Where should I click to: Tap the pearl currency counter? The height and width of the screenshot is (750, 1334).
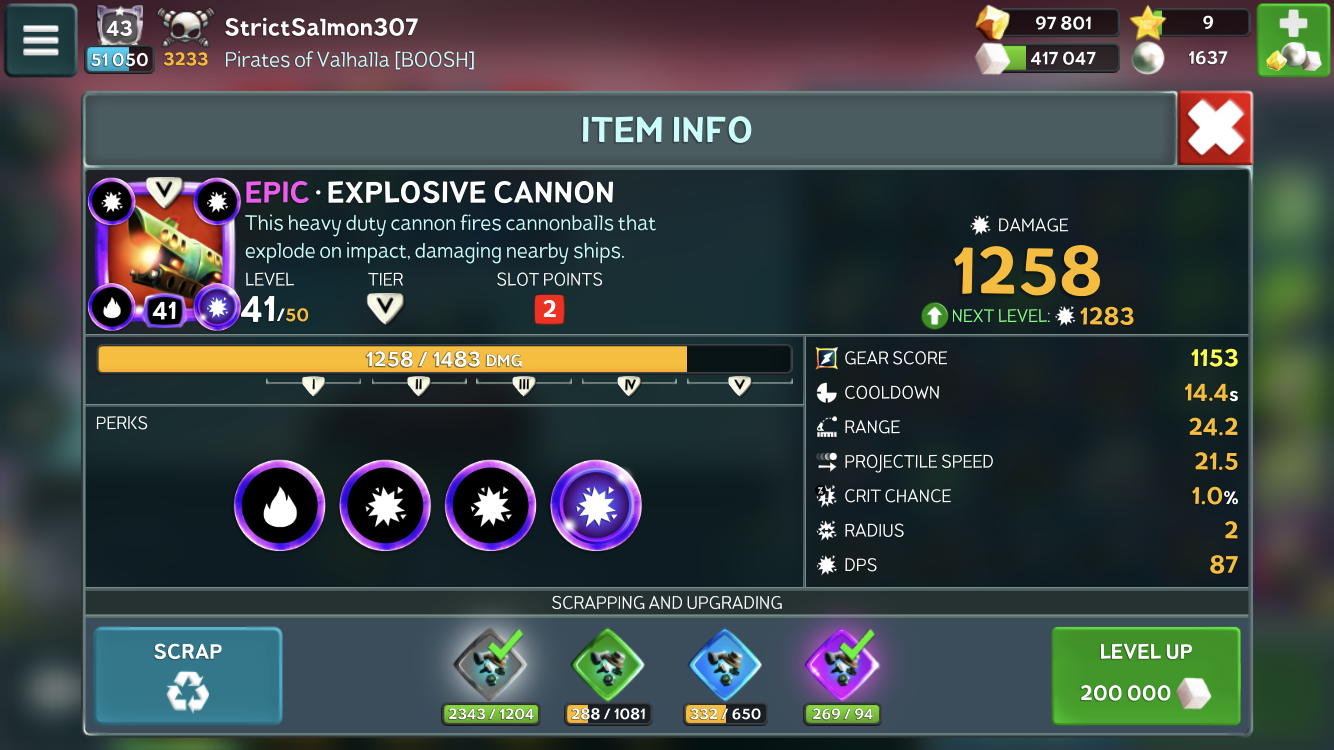click(x=1190, y=58)
